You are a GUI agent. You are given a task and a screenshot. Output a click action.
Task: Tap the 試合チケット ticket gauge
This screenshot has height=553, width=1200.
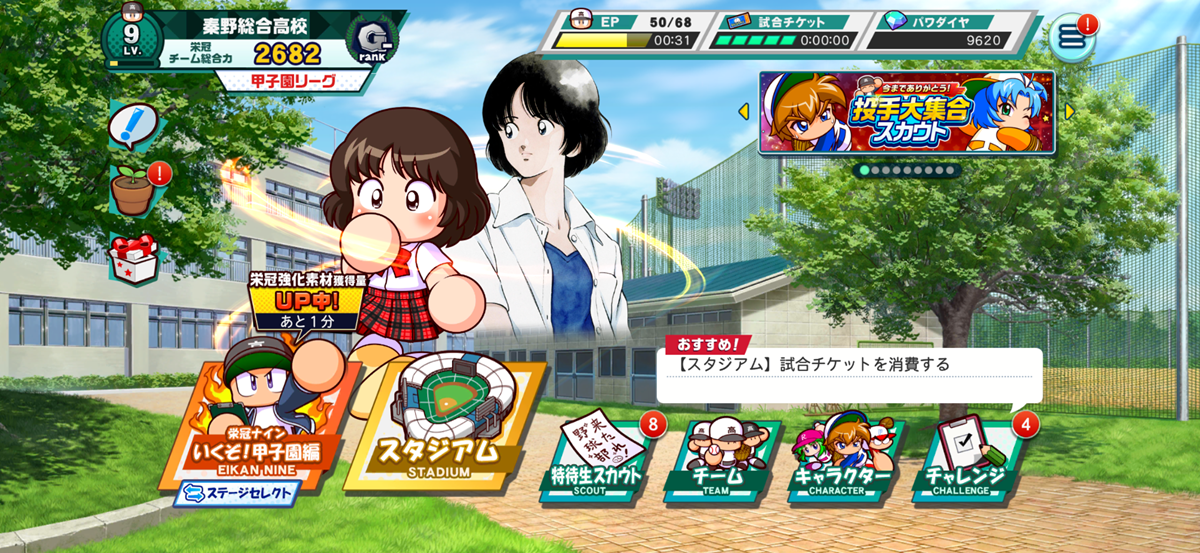[783, 30]
